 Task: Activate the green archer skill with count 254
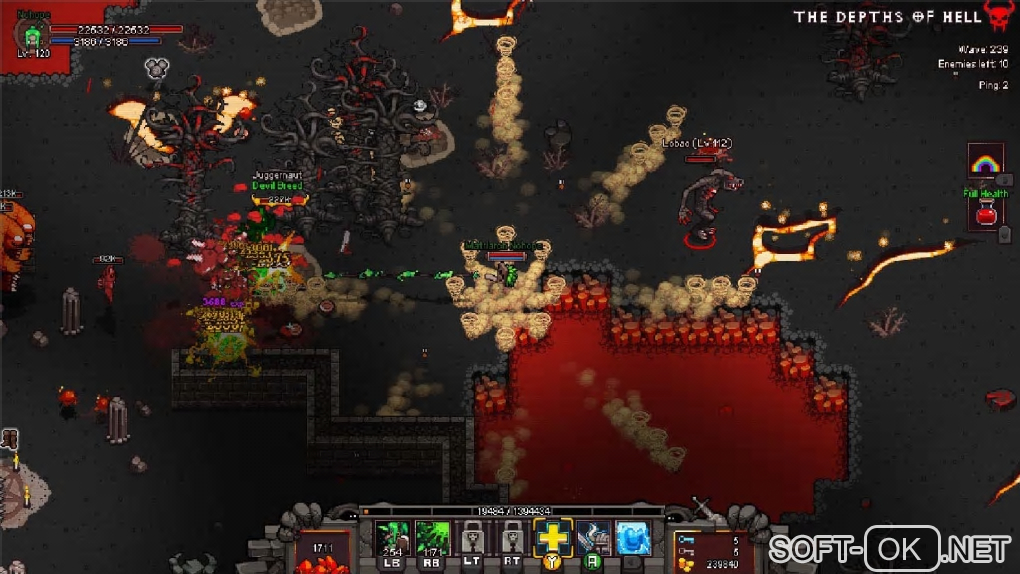click(391, 539)
